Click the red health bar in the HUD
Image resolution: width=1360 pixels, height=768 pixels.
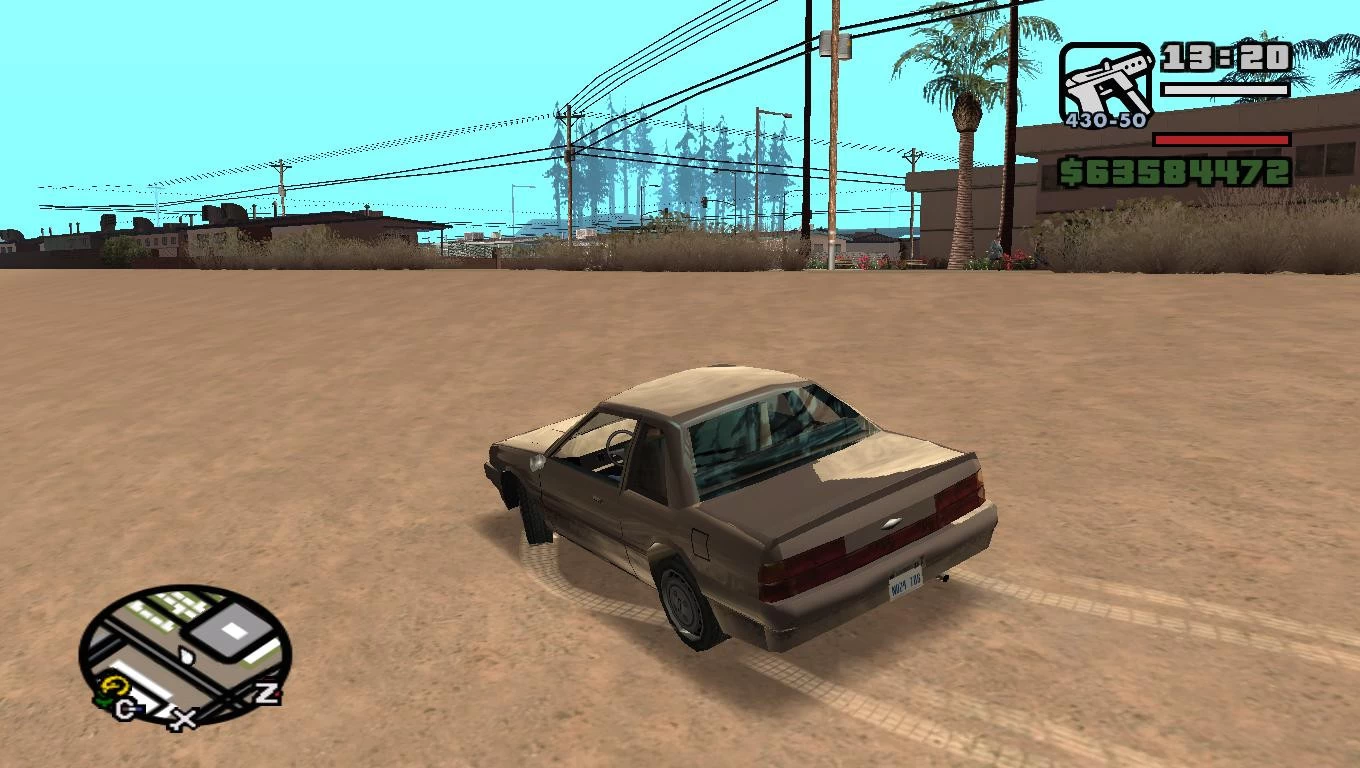[1220, 140]
